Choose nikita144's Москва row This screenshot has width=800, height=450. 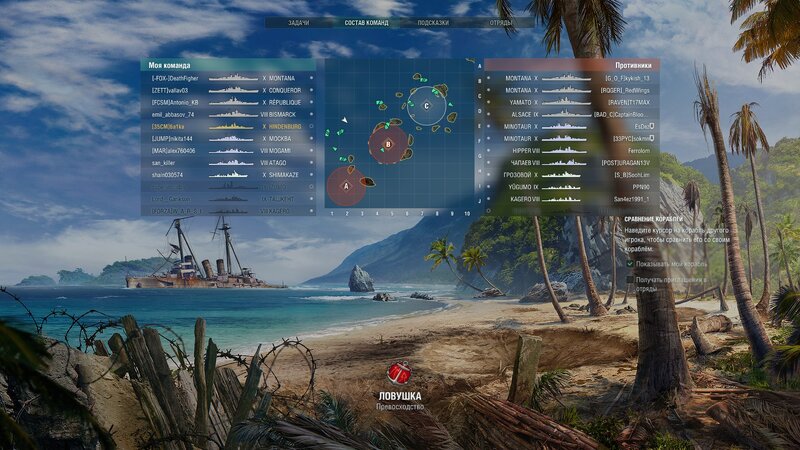(228, 139)
